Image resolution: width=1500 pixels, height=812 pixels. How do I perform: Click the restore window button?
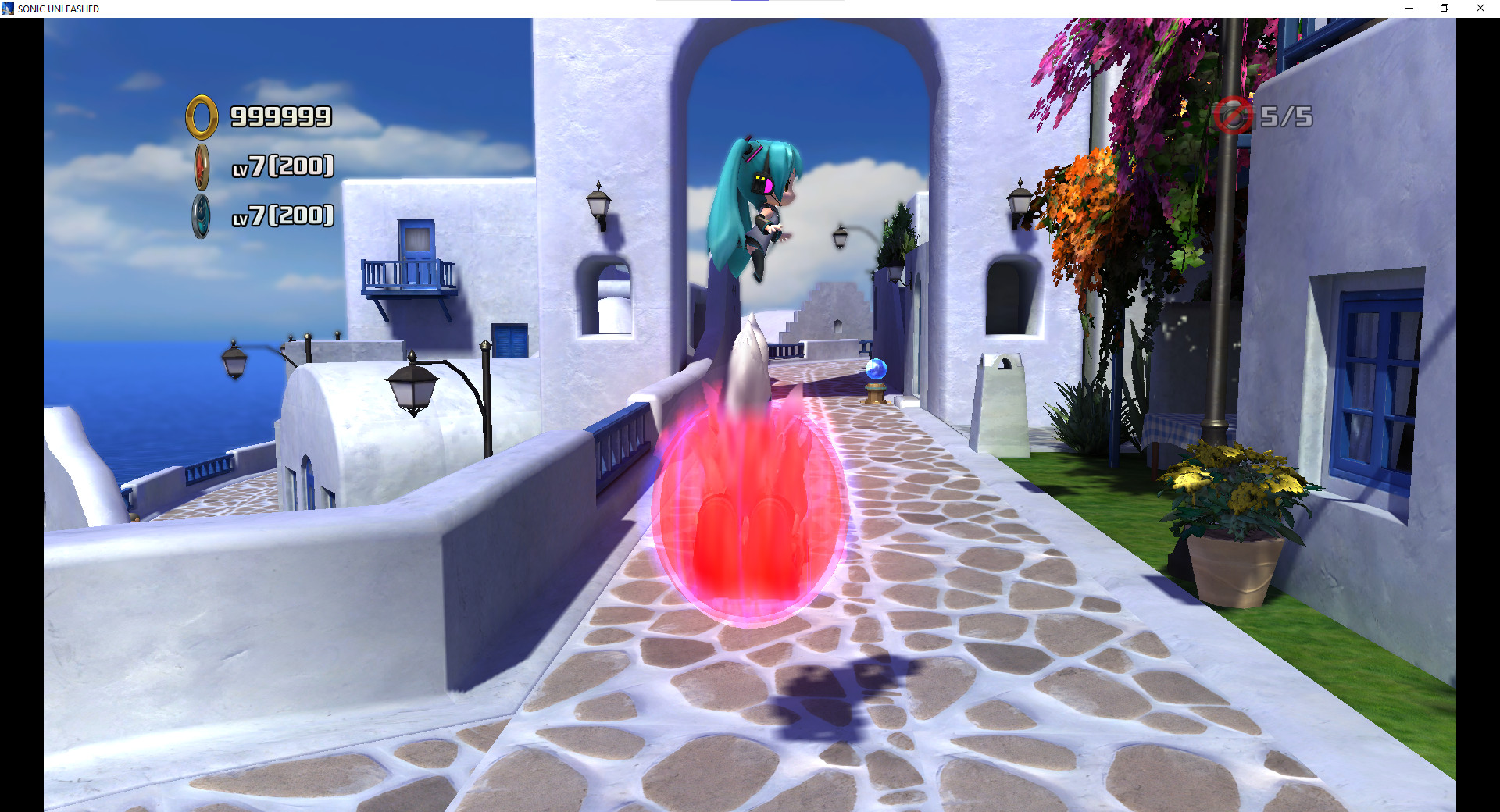tap(1445, 8)
